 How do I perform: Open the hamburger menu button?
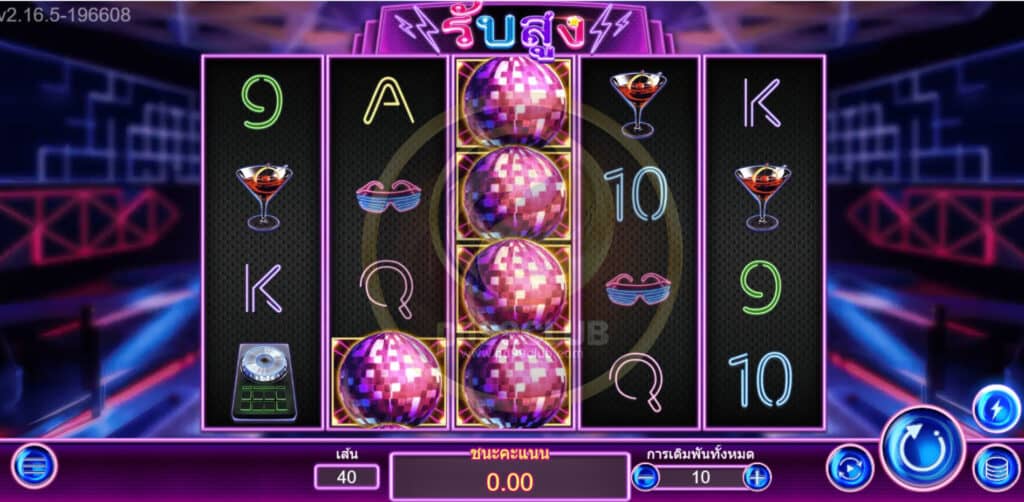pos(34,466)
